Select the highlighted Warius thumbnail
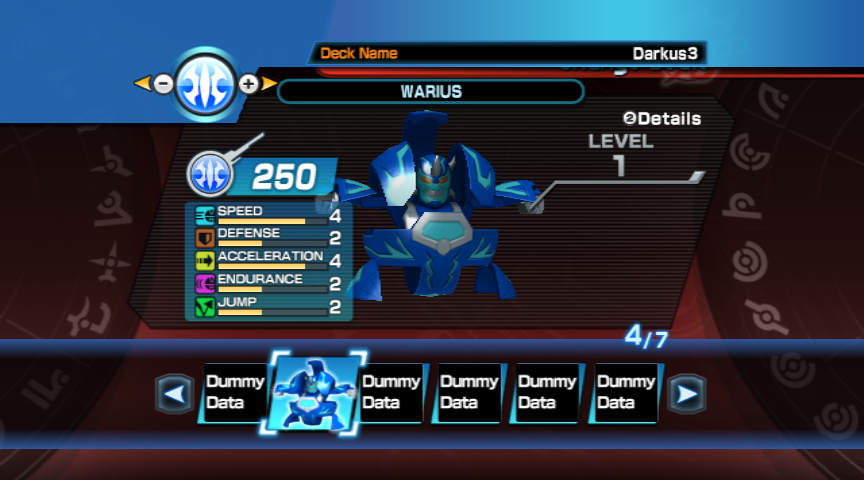The width and height of the screenshot is (864, 480). pos(313,393)
